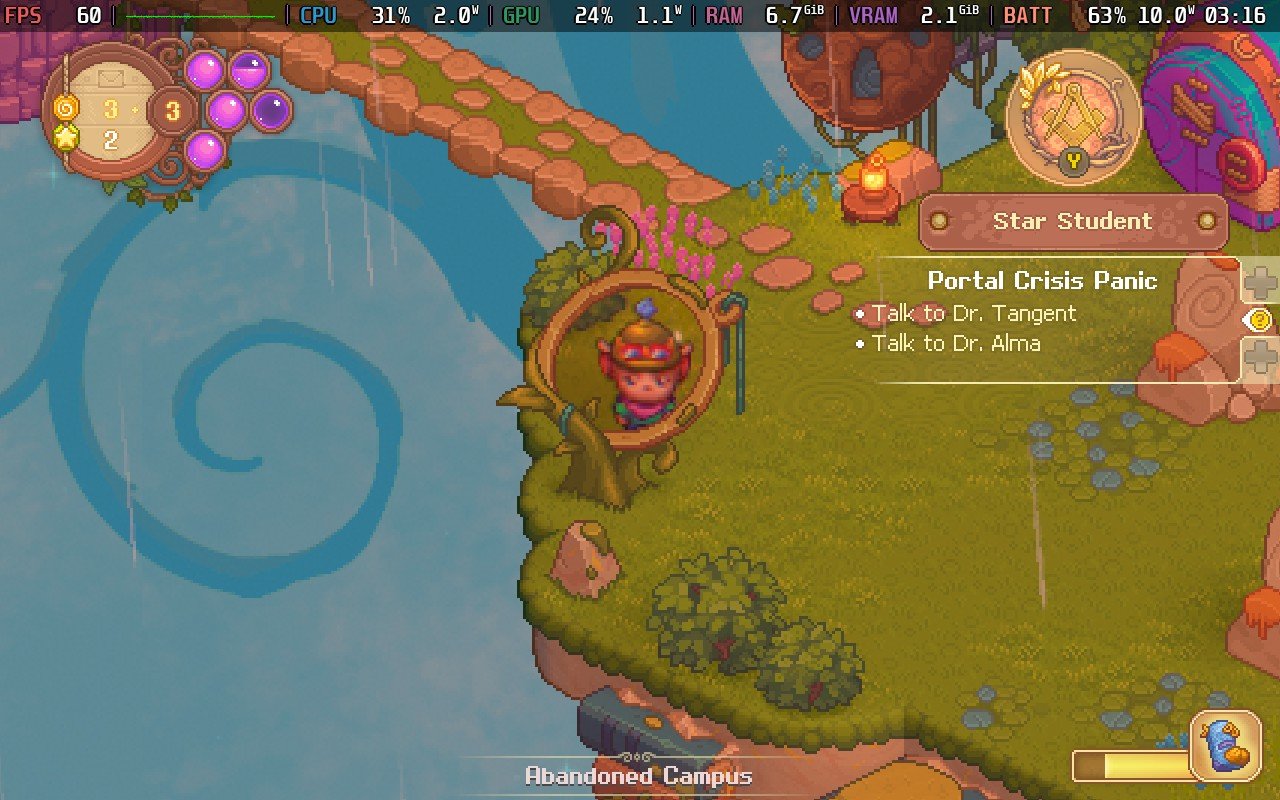Click the Portal Crisis Panic quest title
The width and height of the screenshot is (1280, 800).
[x=1042, y=281]
